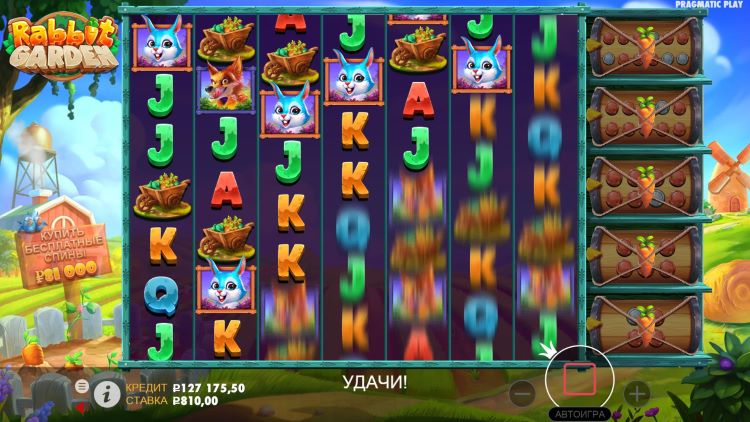Stop the spinning reels
Viewport: 750px width, 422px height.
[580, 380]
